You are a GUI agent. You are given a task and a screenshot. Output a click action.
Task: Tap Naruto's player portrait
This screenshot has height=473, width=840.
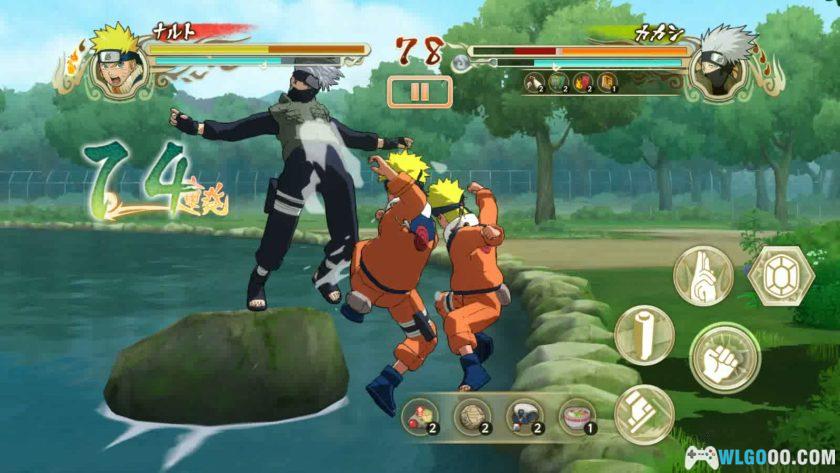click(119, 60)
